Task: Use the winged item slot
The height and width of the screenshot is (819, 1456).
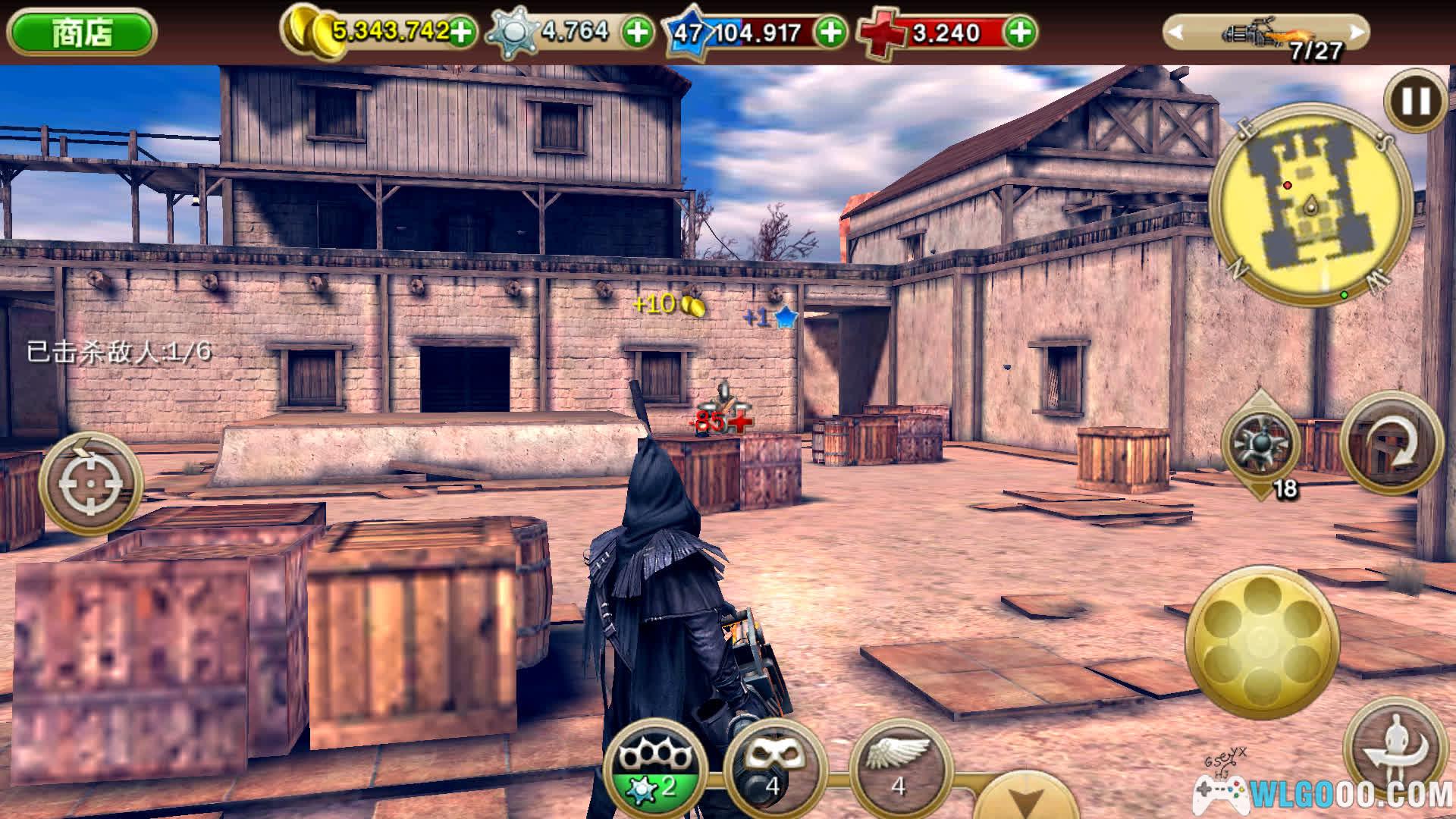Action: pos(899,766)
